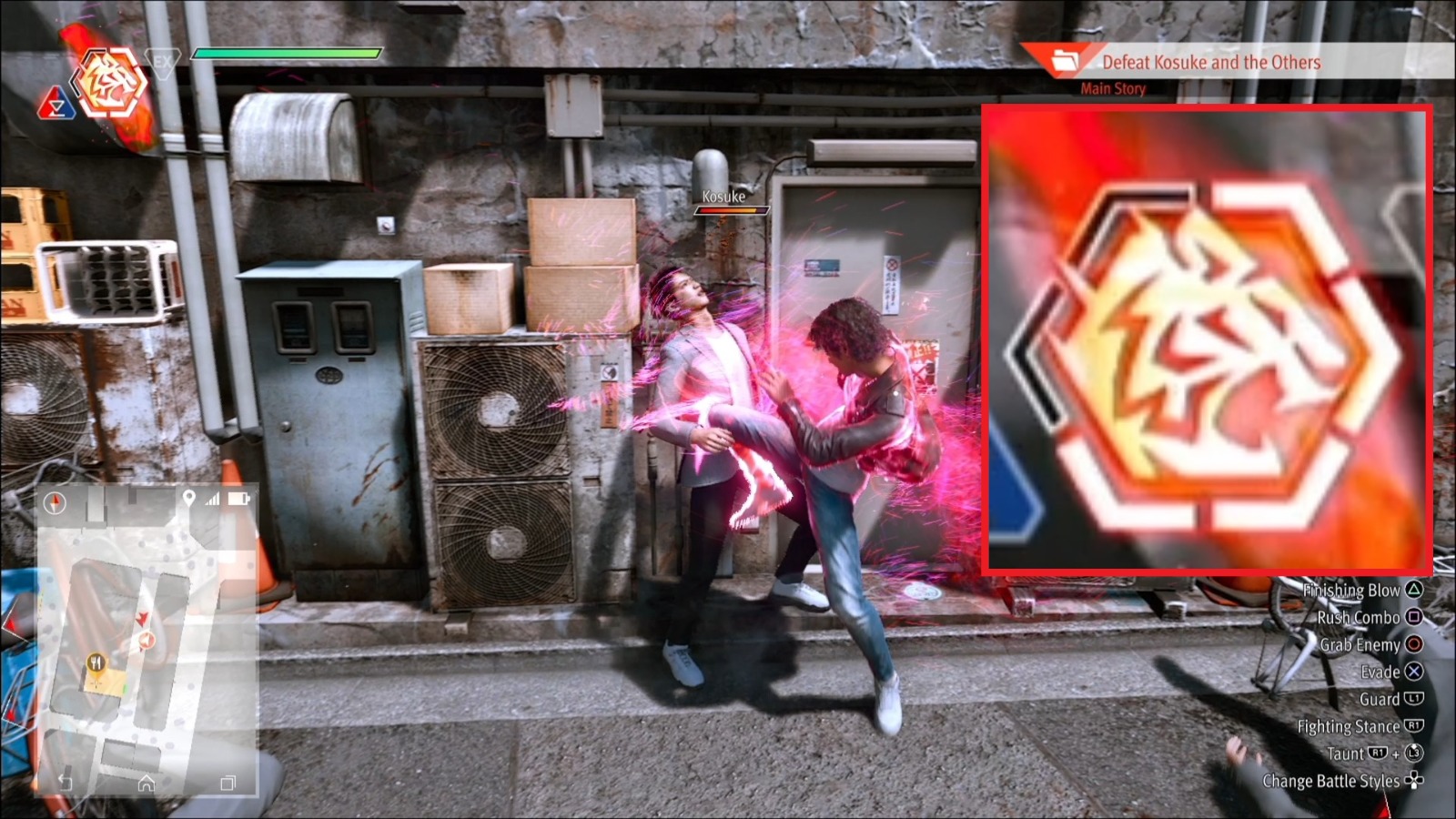
Task: Toggle Guard with the L1 prompt
Action: [x=1415, y=699]
